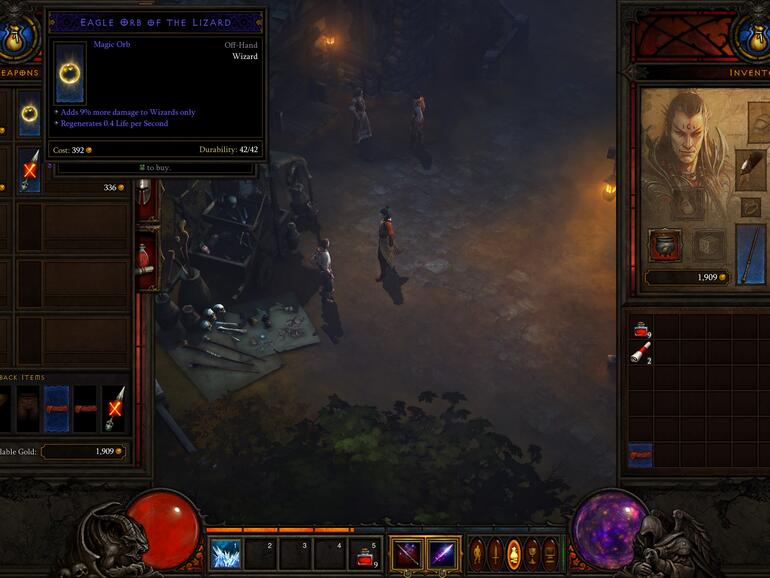Select the Eagle Orb in the vendor list

coord(29,113)
